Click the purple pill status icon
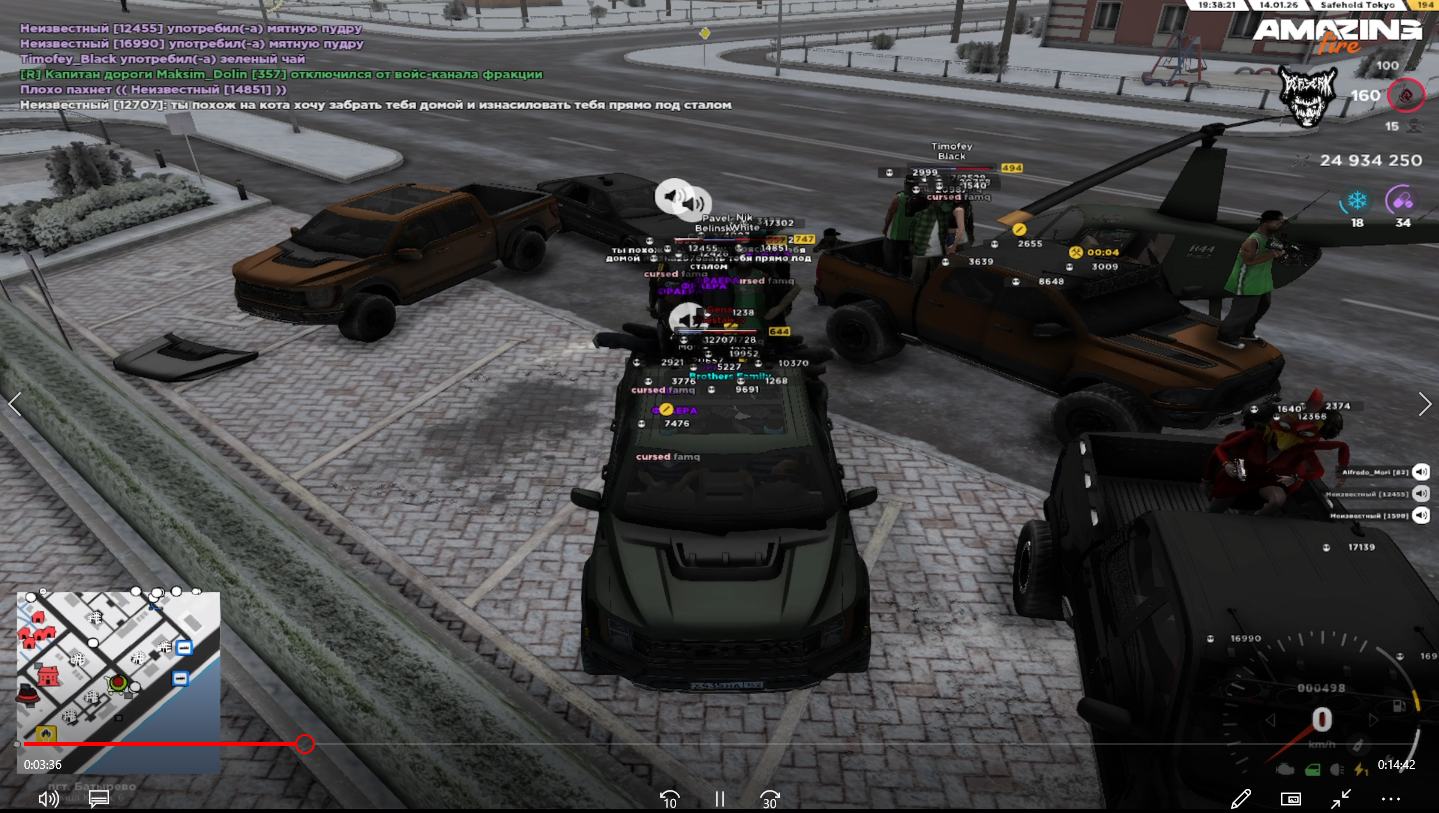This screenshot has width=1439, height=813. (x=1400, y=201)
